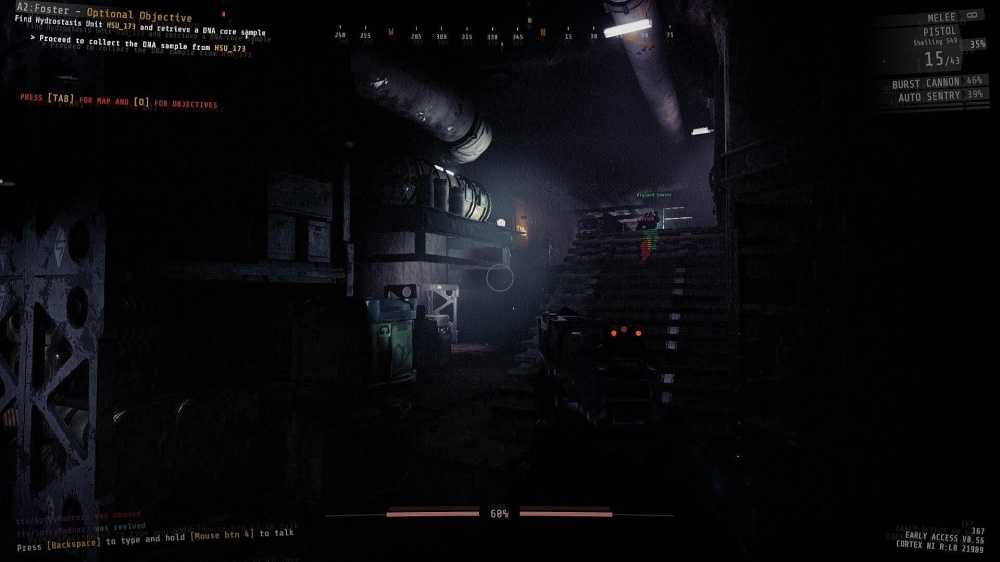Viewport: 1000px width, 562px height.
Task: Click the A2:Foster optional objective header
Action: point(104,17)
